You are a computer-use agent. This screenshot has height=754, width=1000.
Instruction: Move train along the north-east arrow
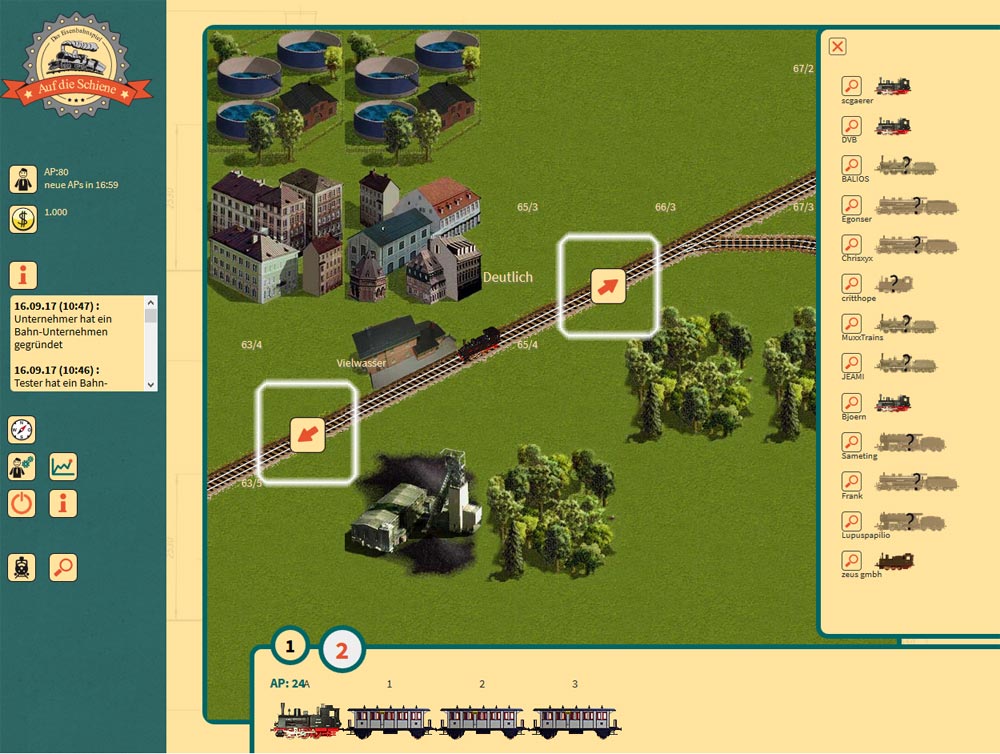point(608,285)
